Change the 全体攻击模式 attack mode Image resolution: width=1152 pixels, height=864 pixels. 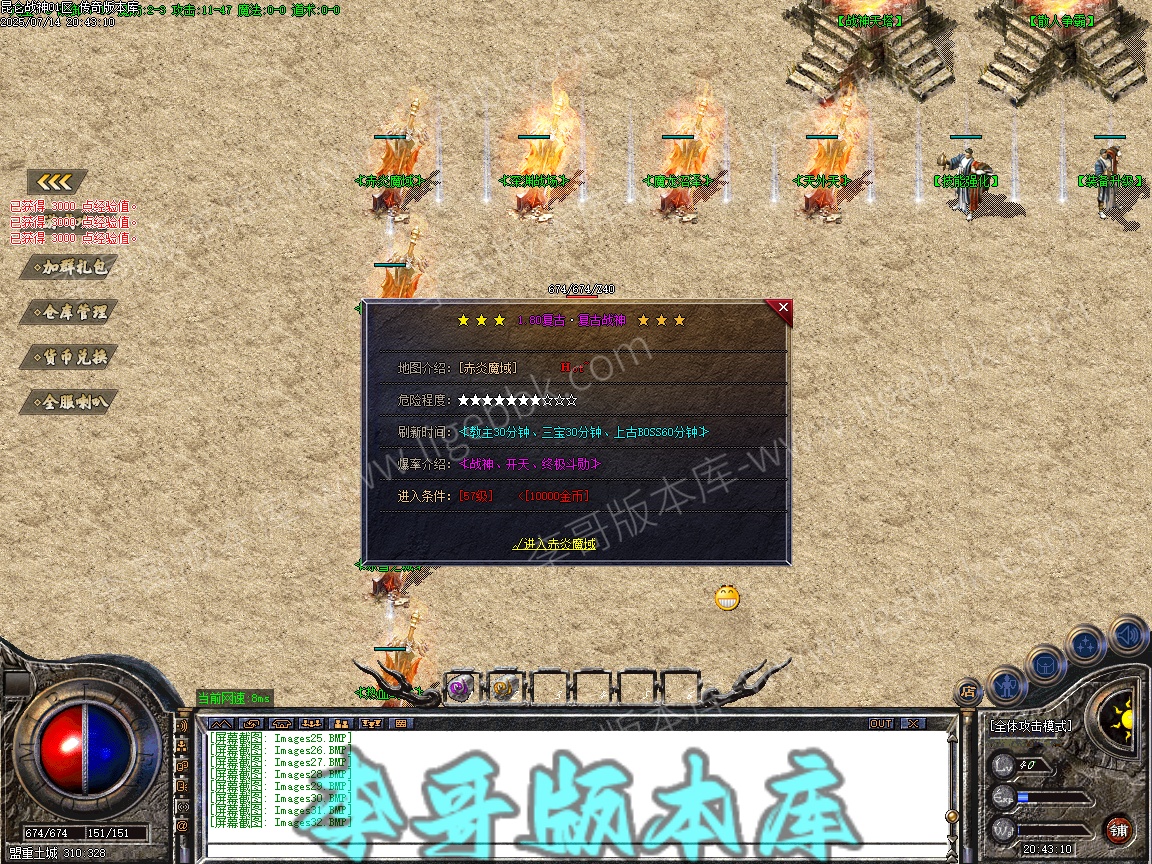tap(1030, 726)
